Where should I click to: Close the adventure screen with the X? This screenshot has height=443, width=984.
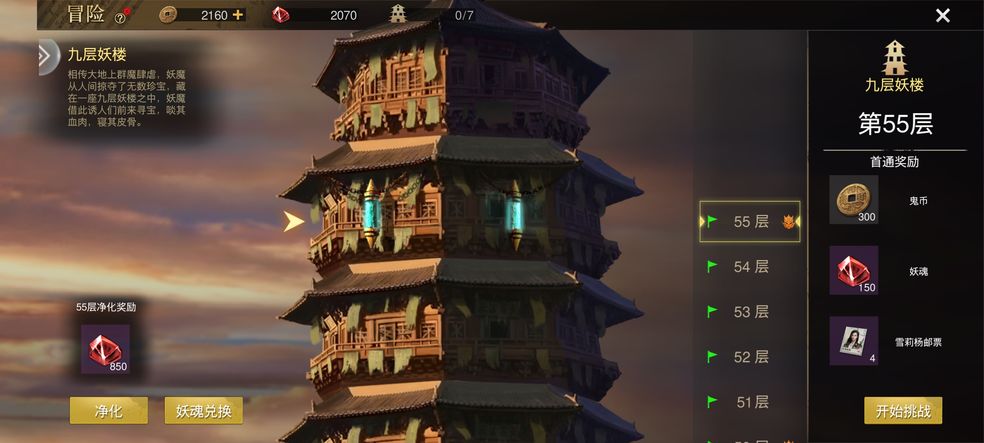pyautogui.click(x=942, y=15)
